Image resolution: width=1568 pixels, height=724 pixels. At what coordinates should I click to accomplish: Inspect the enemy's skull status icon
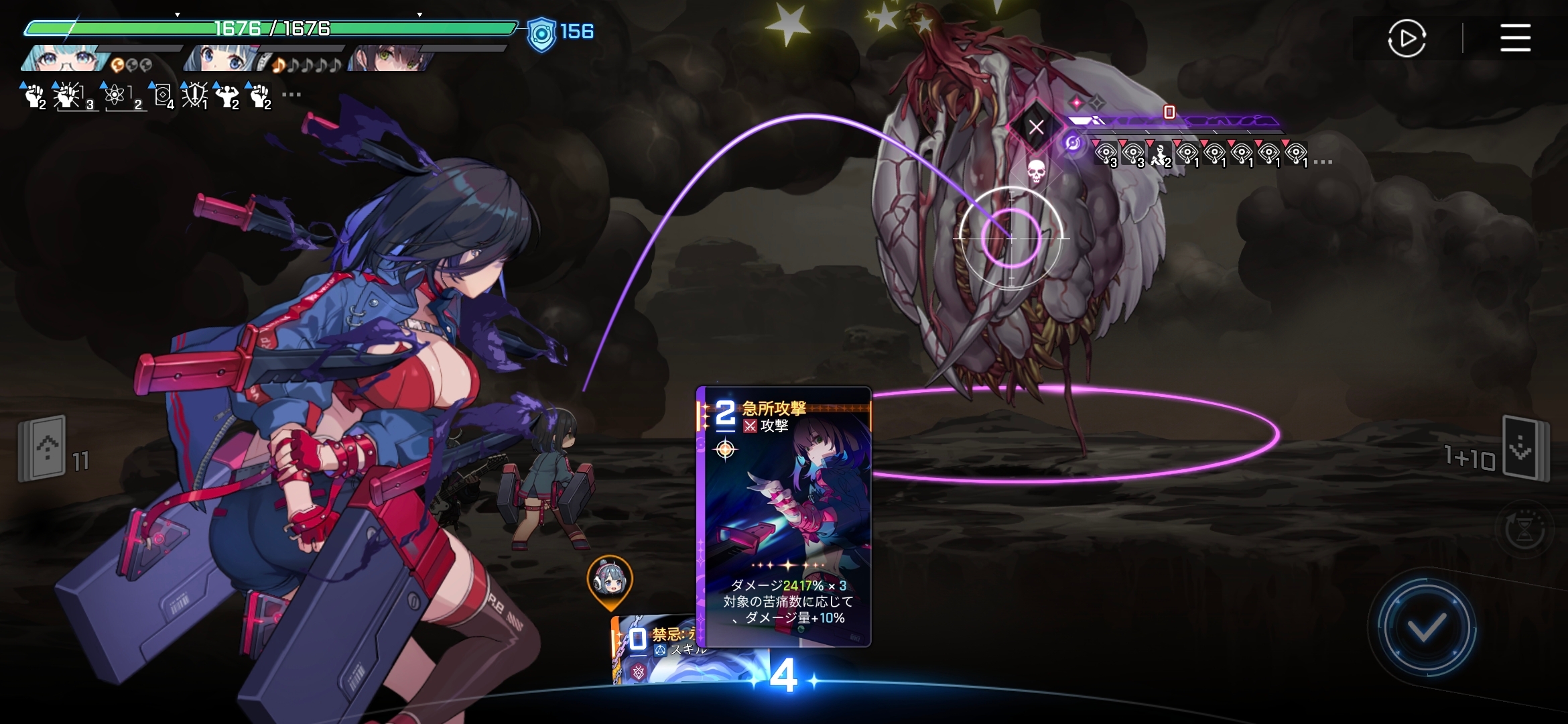coord(1036,172)
